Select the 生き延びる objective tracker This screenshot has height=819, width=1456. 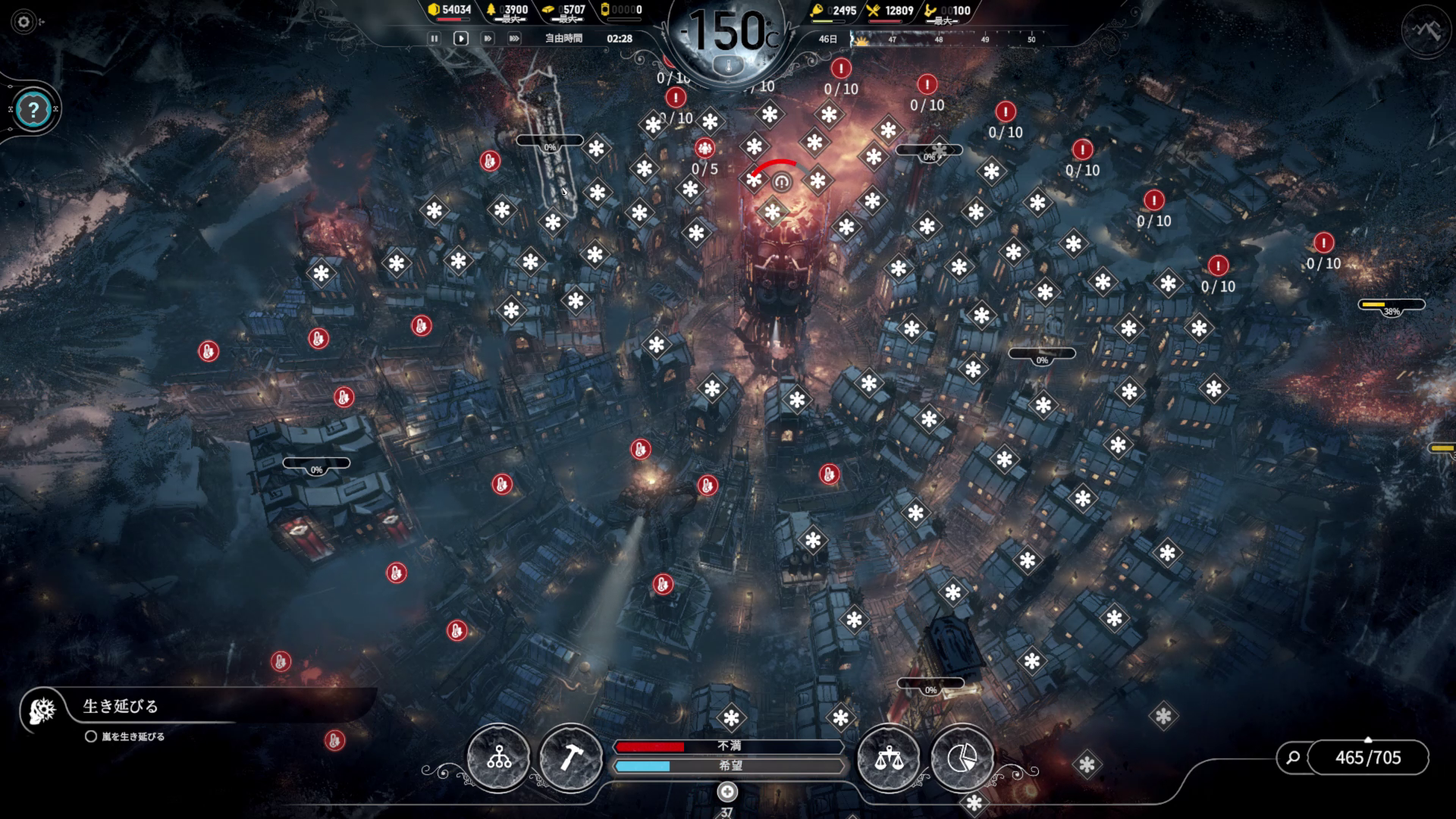point(120,707)
